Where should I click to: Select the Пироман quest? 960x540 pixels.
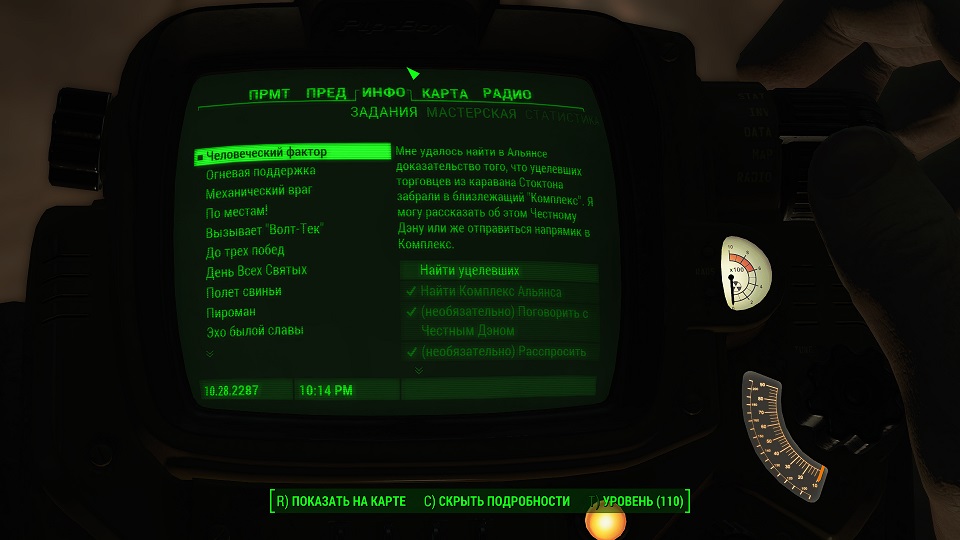pyautogui.click(x=231, y=311)
